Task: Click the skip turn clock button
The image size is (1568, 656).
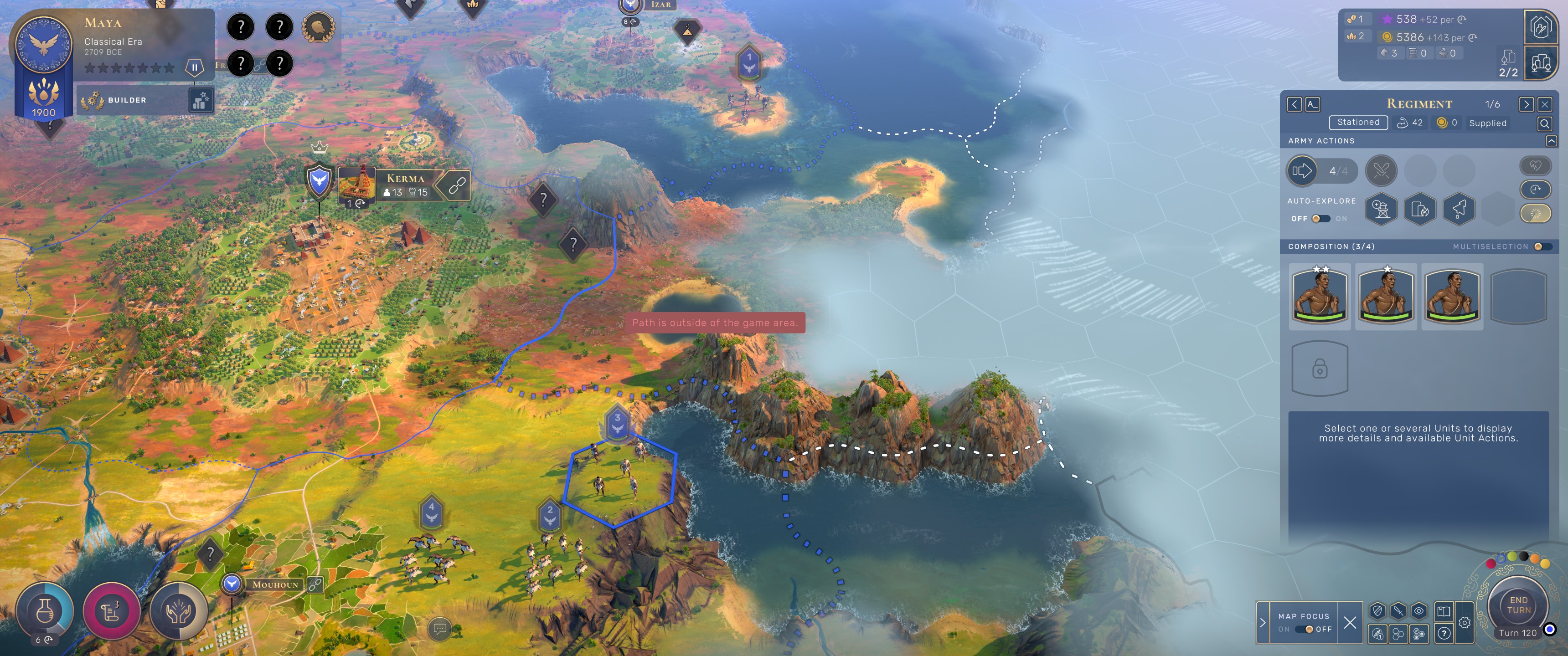Action: click(1535, 189)
